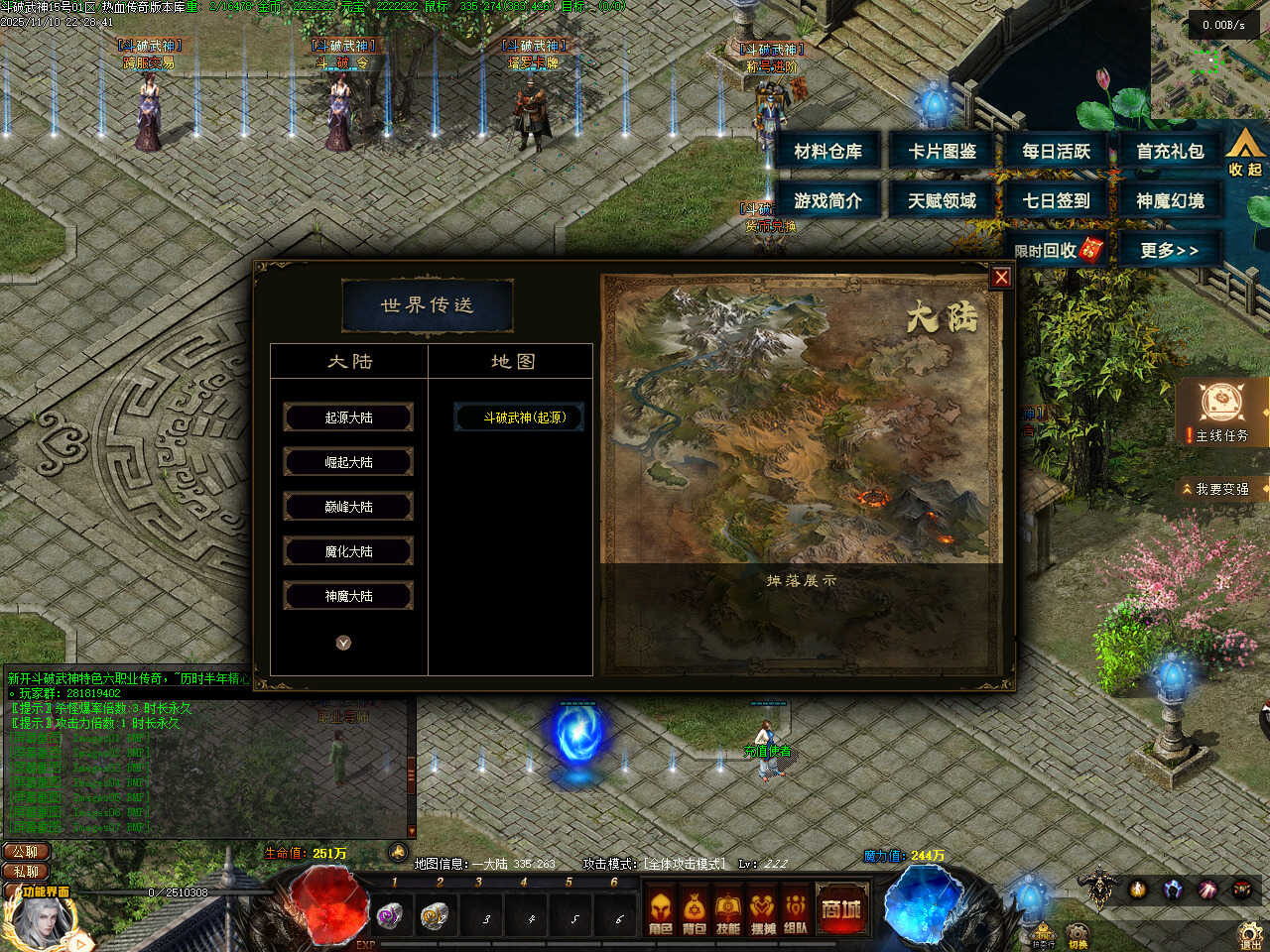Switch to 公聊 public chat
The height and width of the screenshot is (952, 1270).
pos(26,852)
